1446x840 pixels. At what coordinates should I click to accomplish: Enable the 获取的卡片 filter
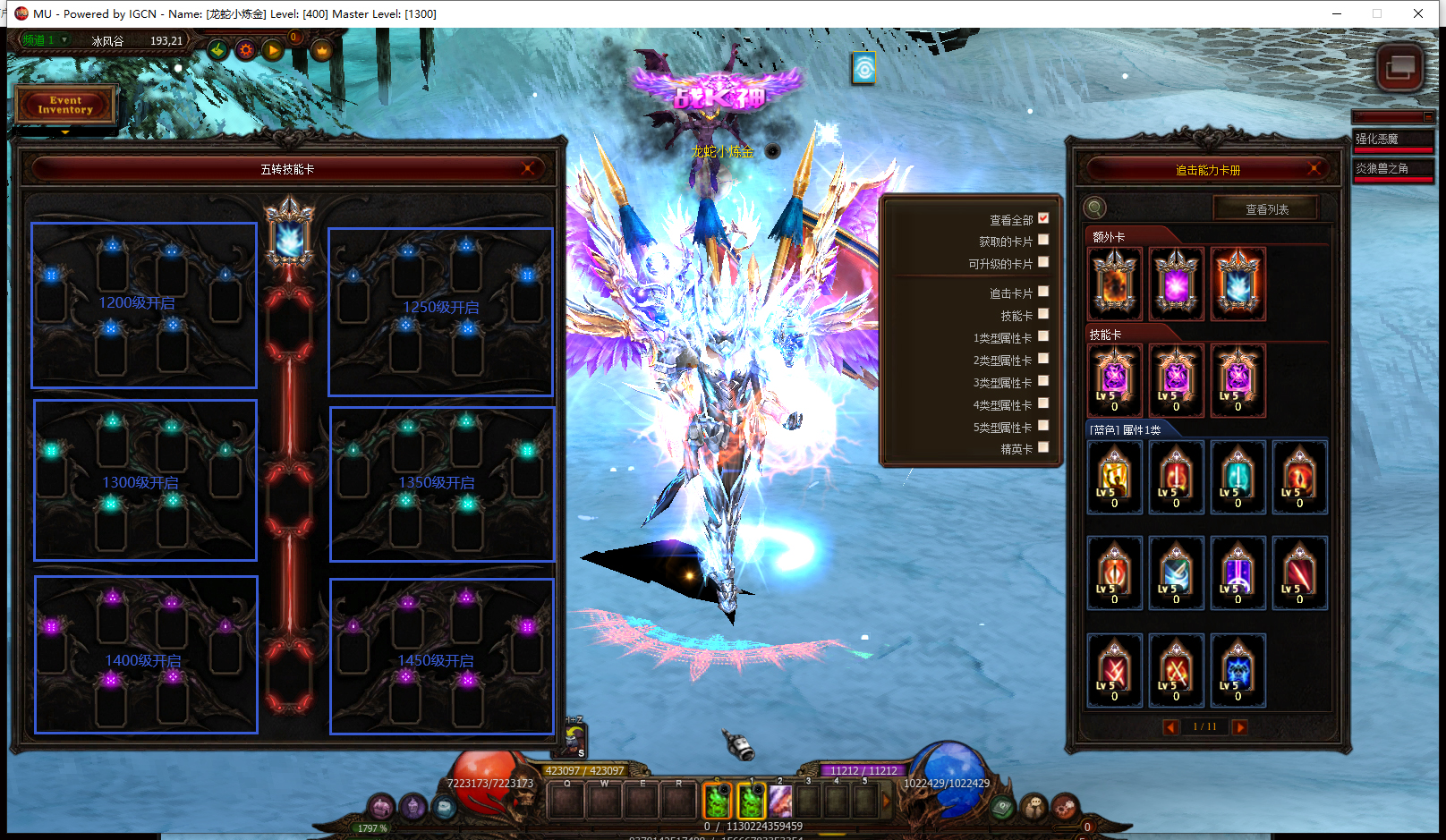point(1043,240)
